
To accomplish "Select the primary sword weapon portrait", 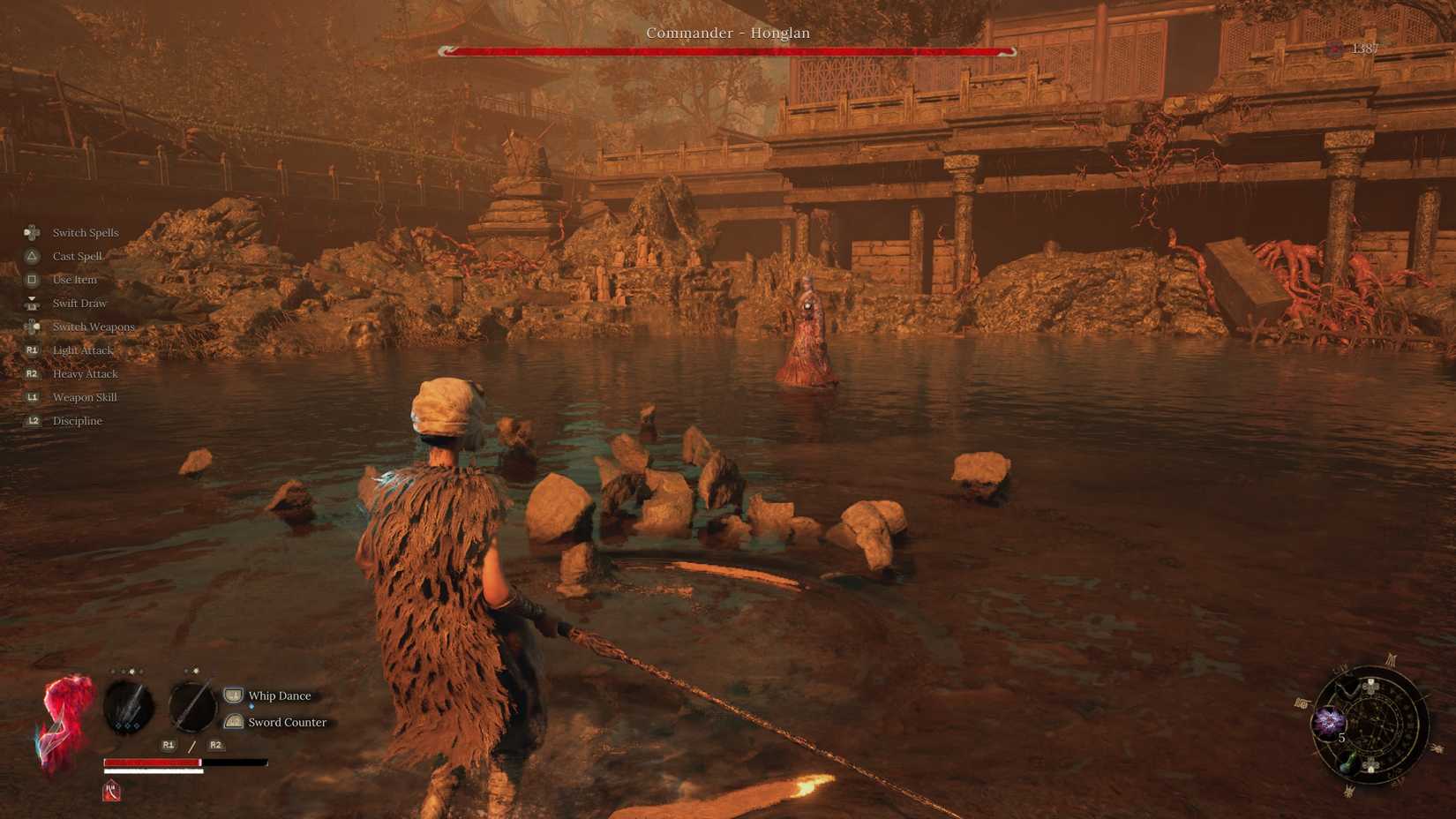I will 128,707.
